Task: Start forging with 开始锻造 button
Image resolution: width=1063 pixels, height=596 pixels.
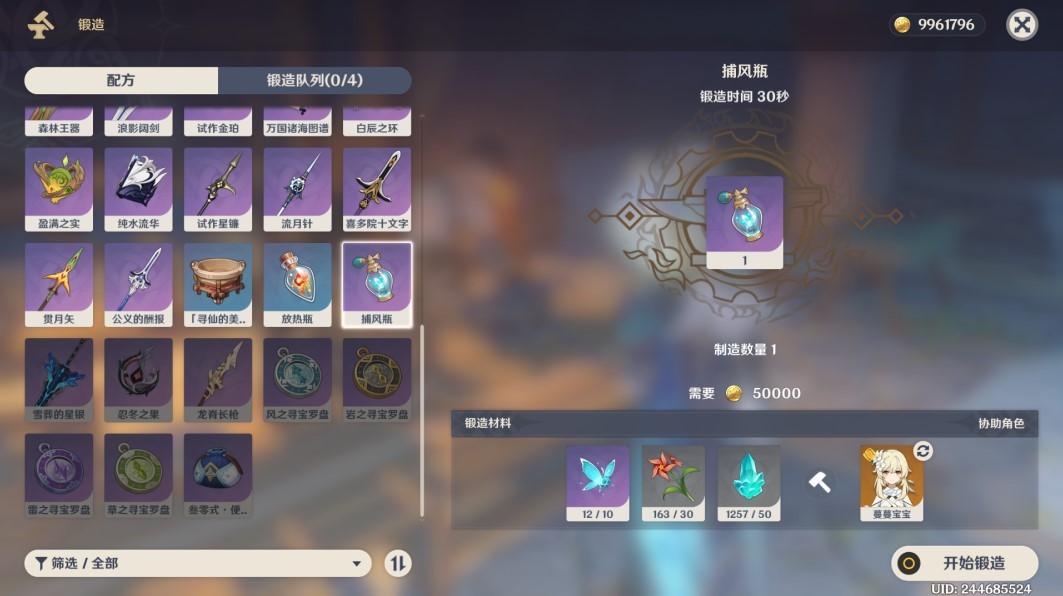Action: (x=964, y=563)
